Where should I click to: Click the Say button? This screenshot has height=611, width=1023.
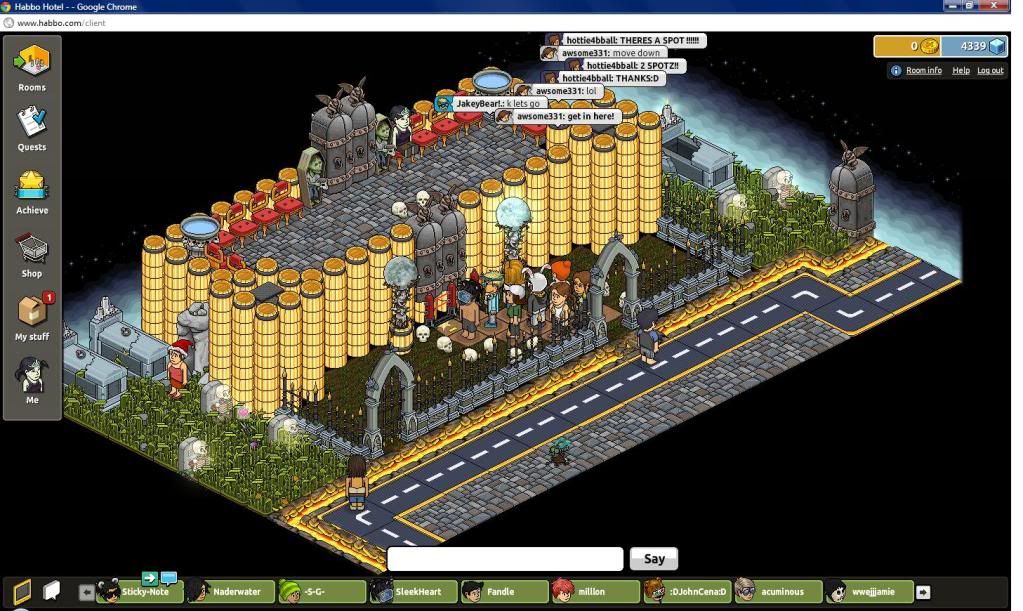click(654, 559)
